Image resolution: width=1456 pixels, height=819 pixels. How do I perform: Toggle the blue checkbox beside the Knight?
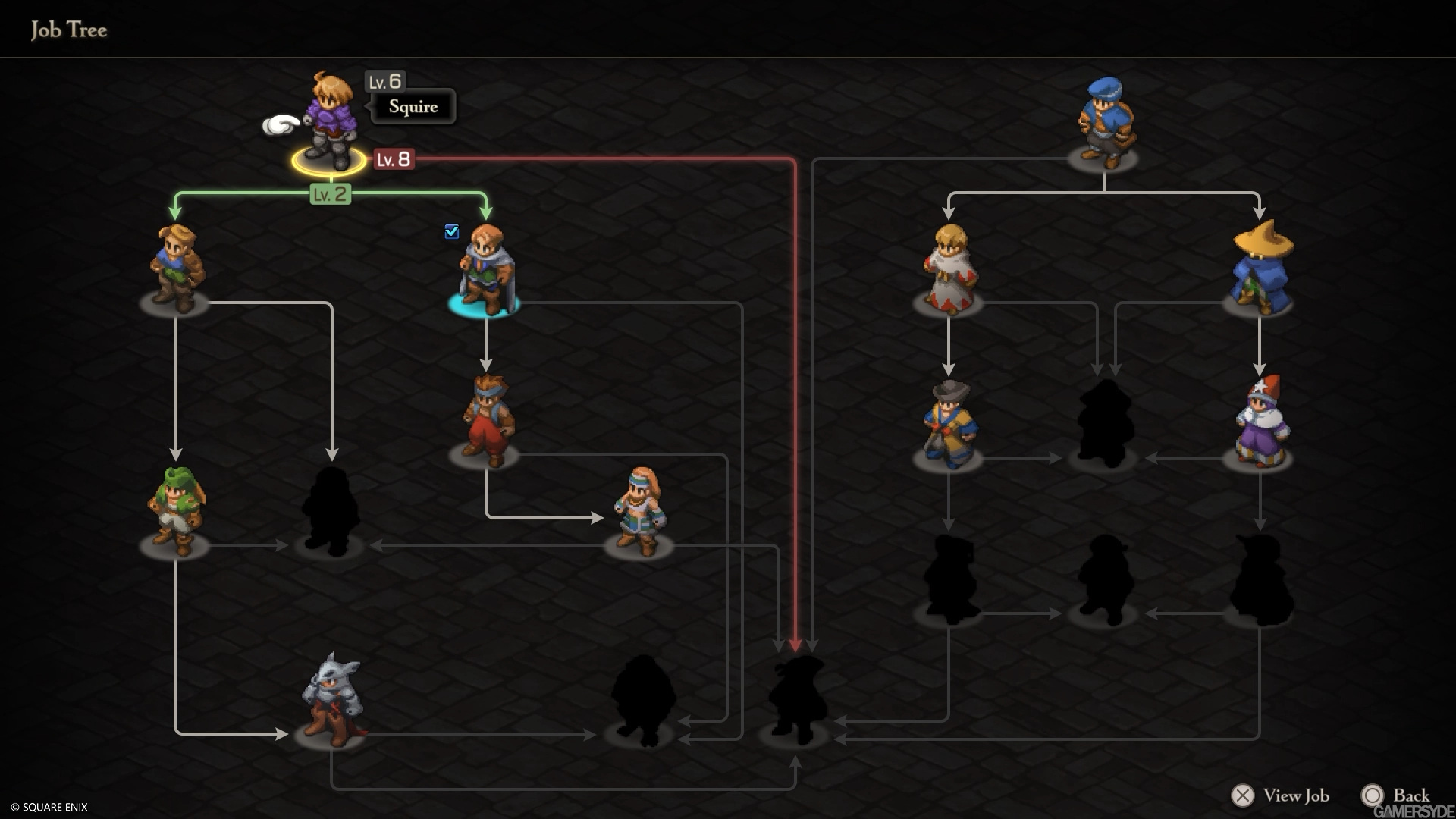[452, 231]
